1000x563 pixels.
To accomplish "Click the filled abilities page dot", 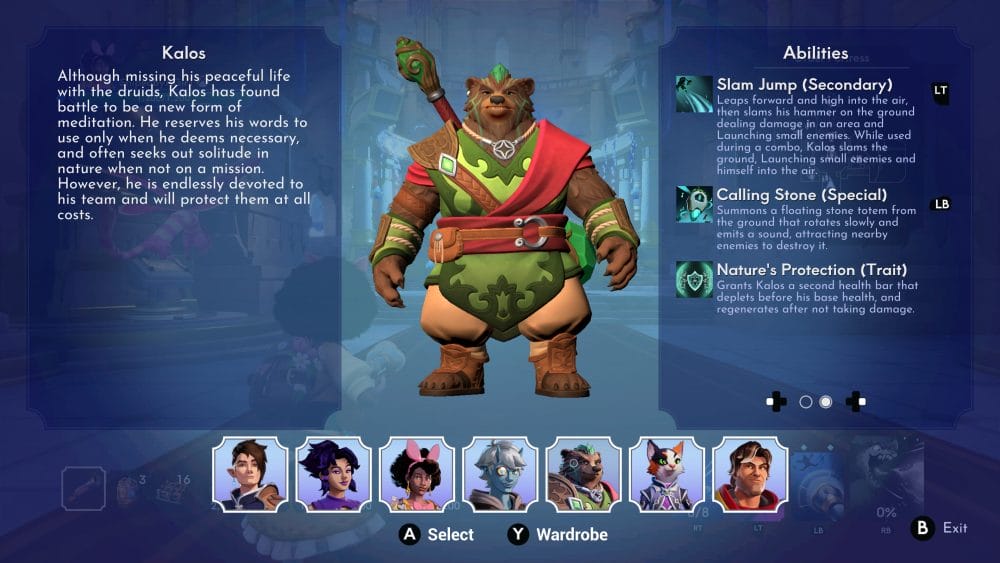I will [x=826, y=402].
